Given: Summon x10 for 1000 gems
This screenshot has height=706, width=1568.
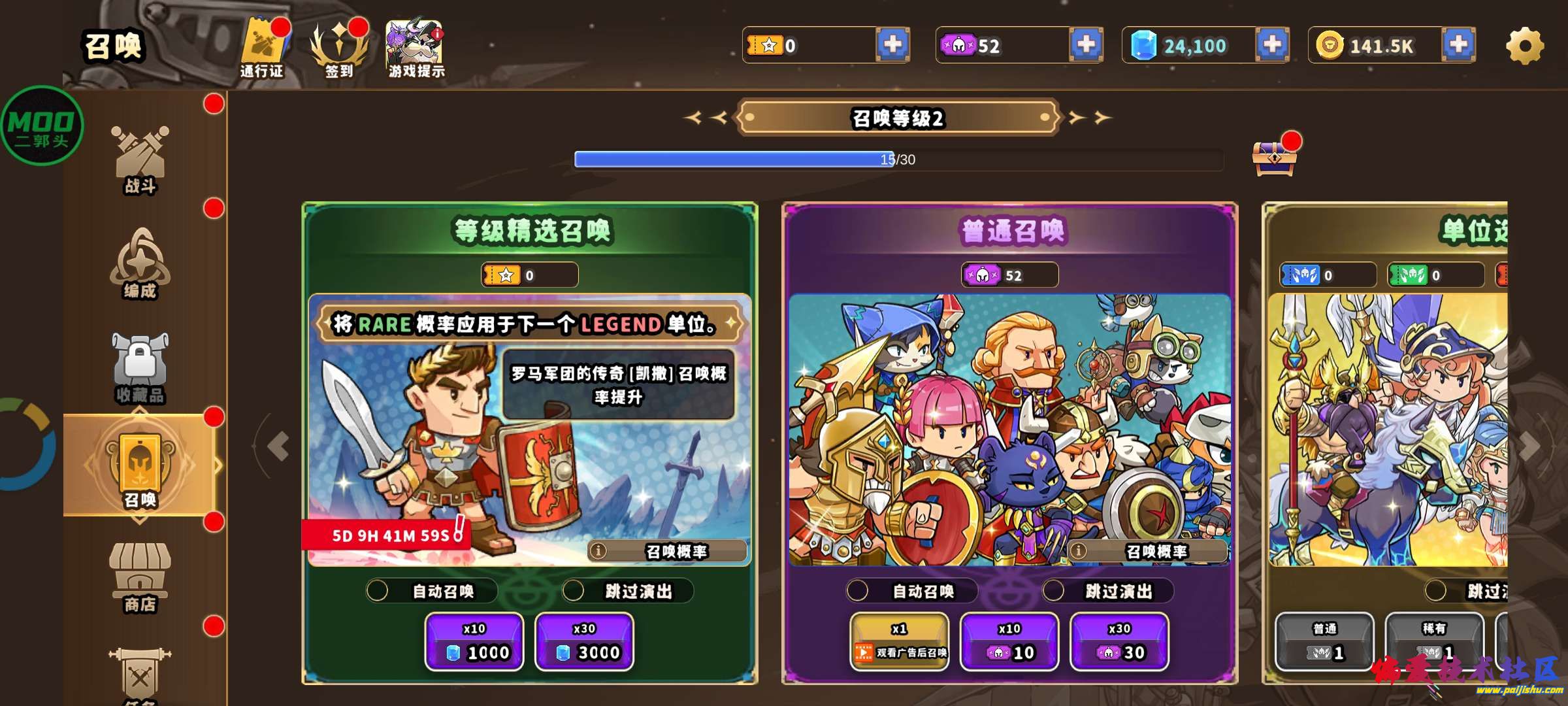Looking at the screenshot, I should (x=474, y=641).
